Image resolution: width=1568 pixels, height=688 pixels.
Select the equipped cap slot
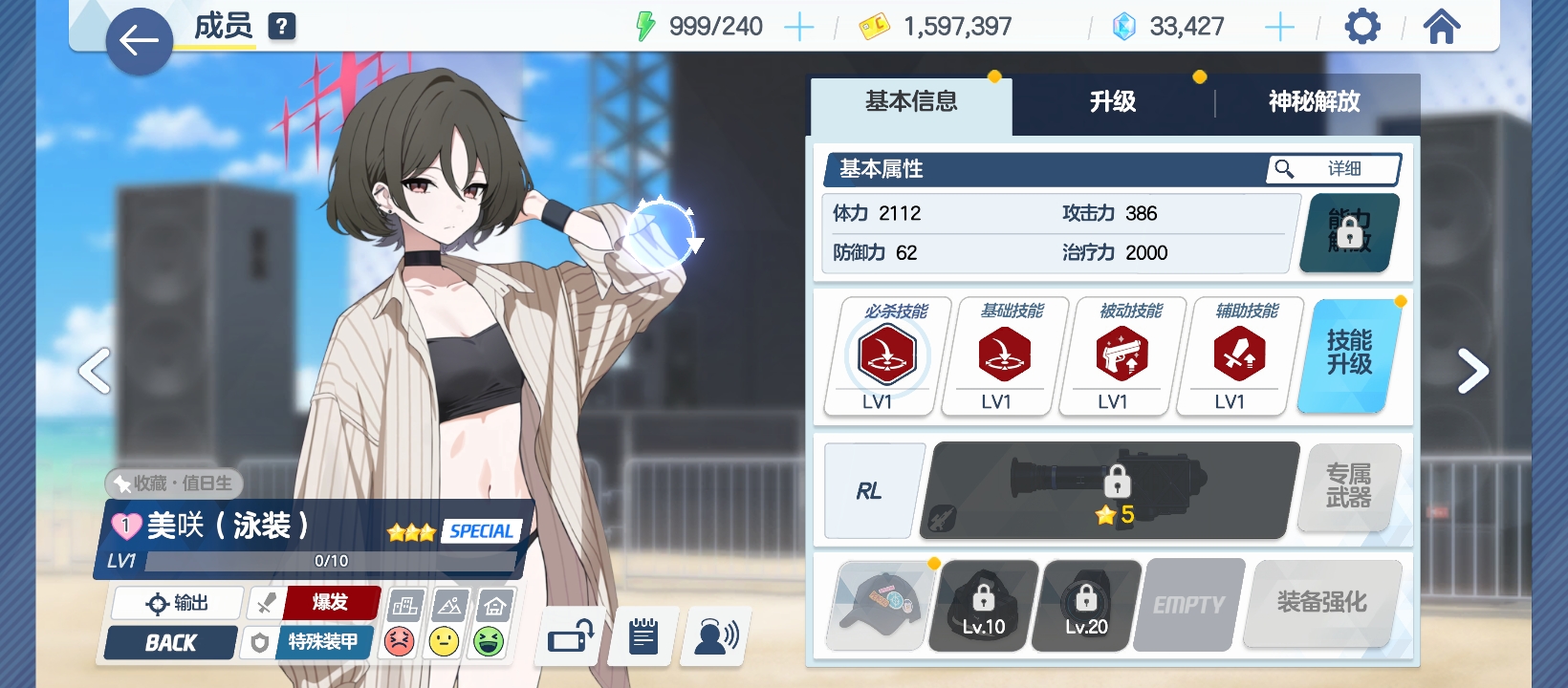pyautogui.click(x=881, y=605)
